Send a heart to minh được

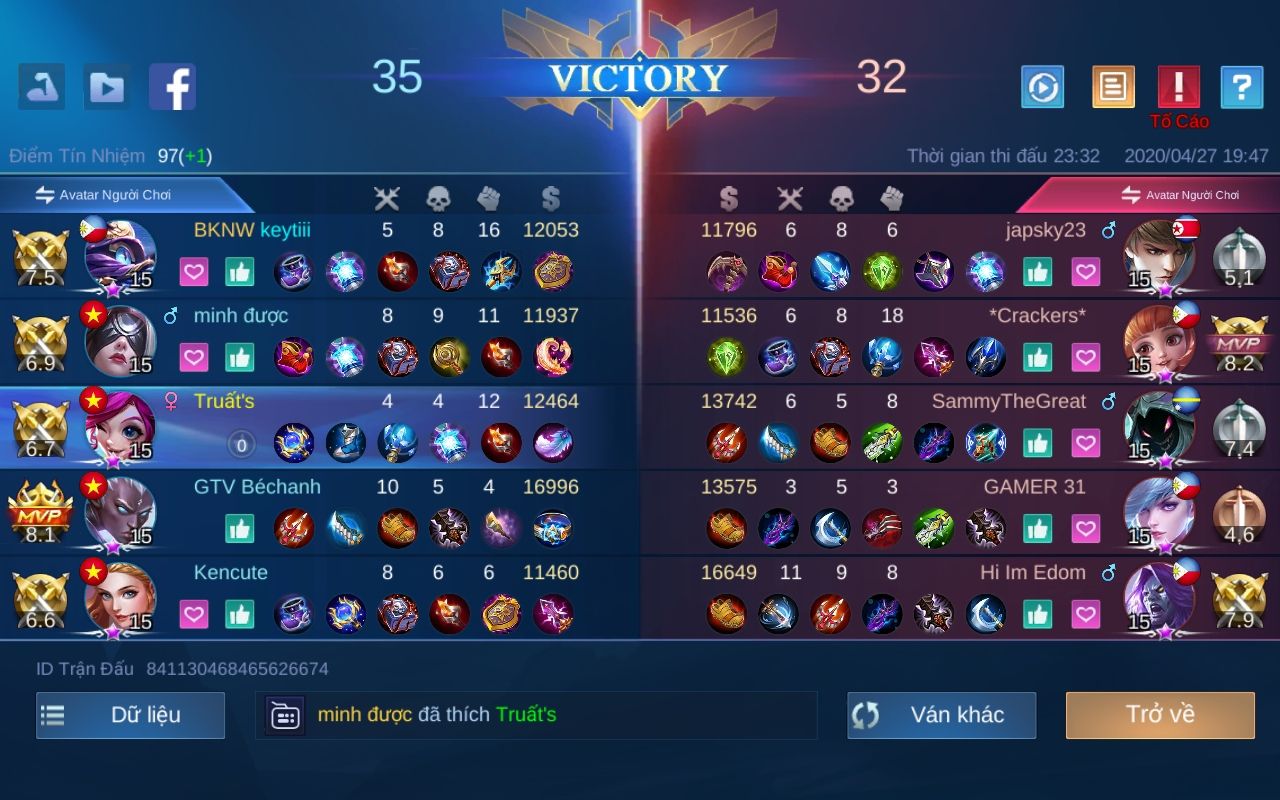194,357
